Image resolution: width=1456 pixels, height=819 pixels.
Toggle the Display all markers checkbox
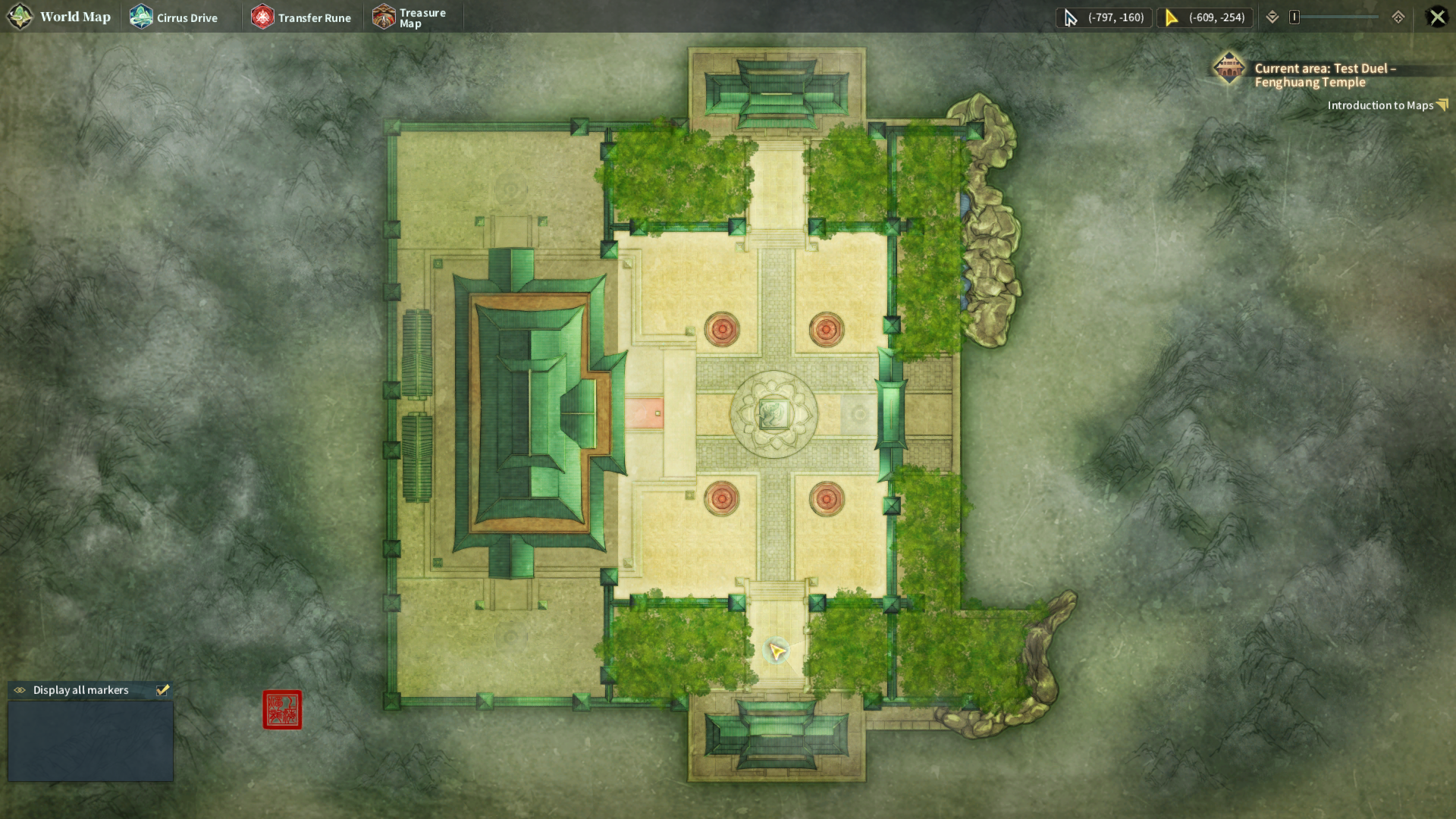point(162,690)
